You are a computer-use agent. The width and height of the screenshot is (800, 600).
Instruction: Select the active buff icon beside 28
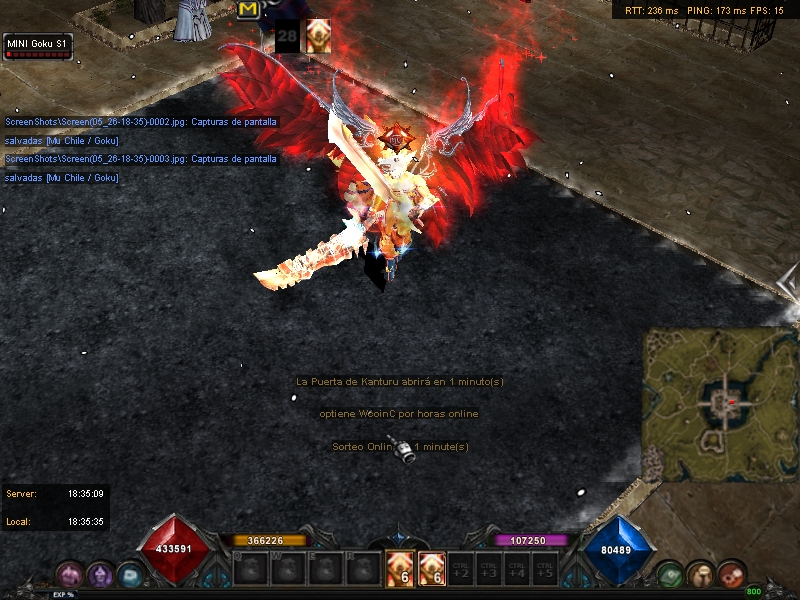(318, 32)
